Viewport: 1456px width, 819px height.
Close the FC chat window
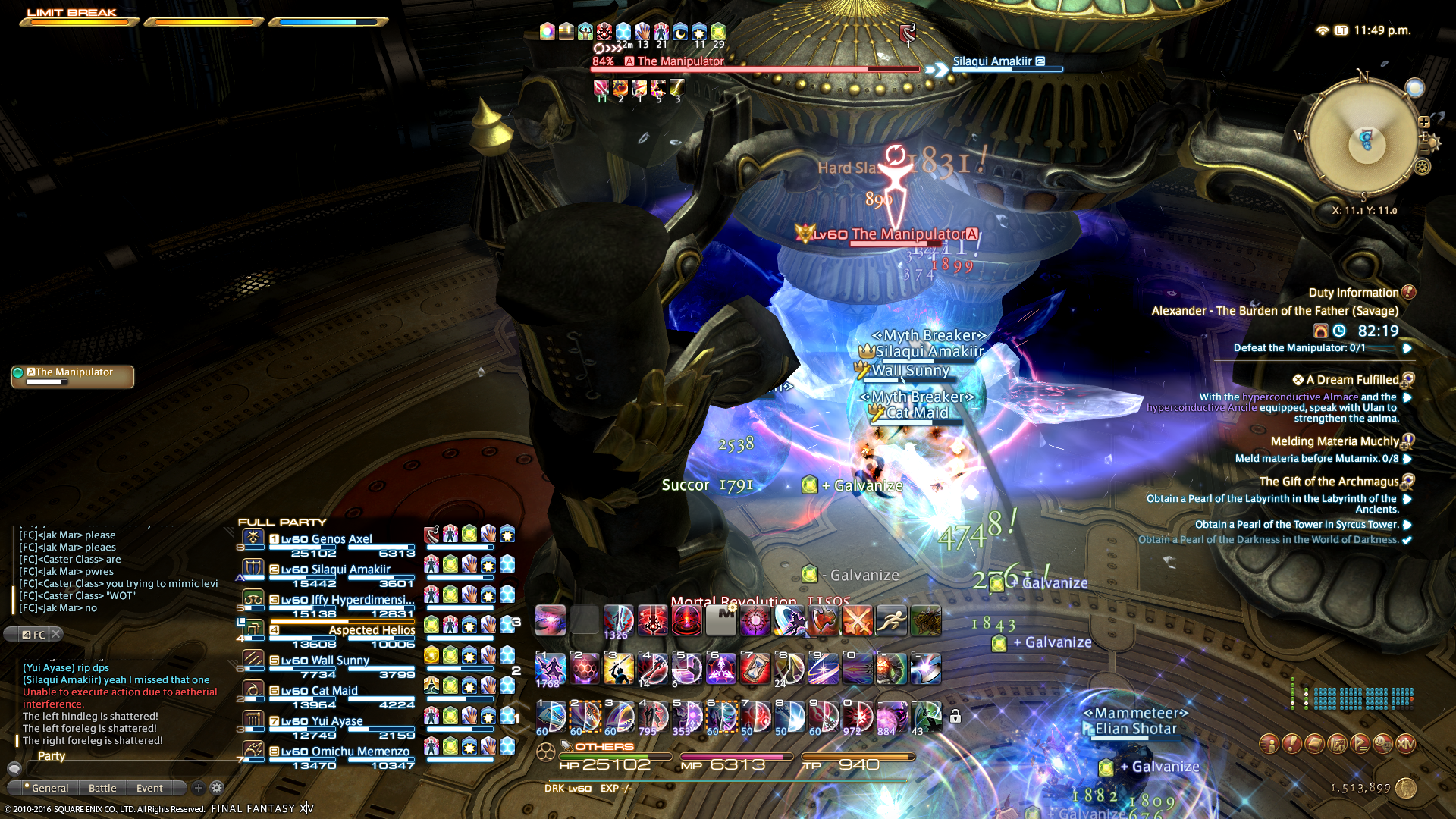(55, 634)
